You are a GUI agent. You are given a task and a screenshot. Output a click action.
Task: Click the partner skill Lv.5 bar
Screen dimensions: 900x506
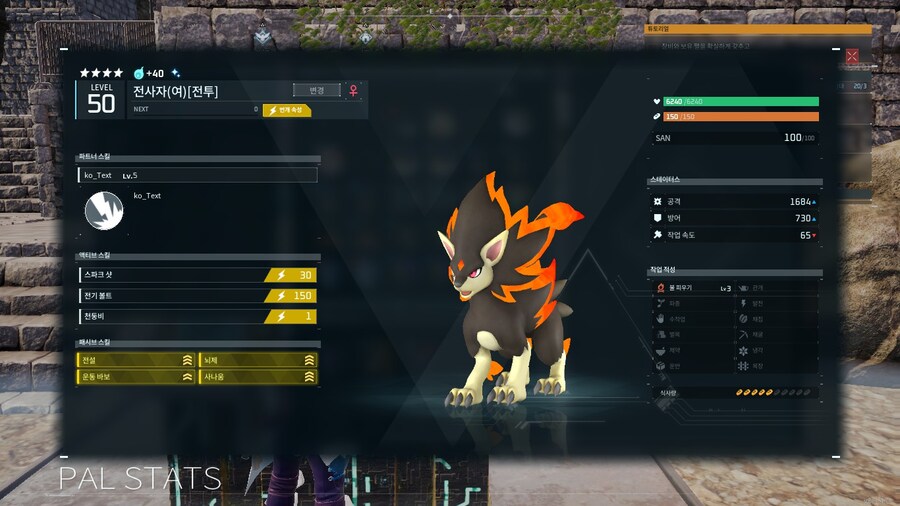pos(197,175)
